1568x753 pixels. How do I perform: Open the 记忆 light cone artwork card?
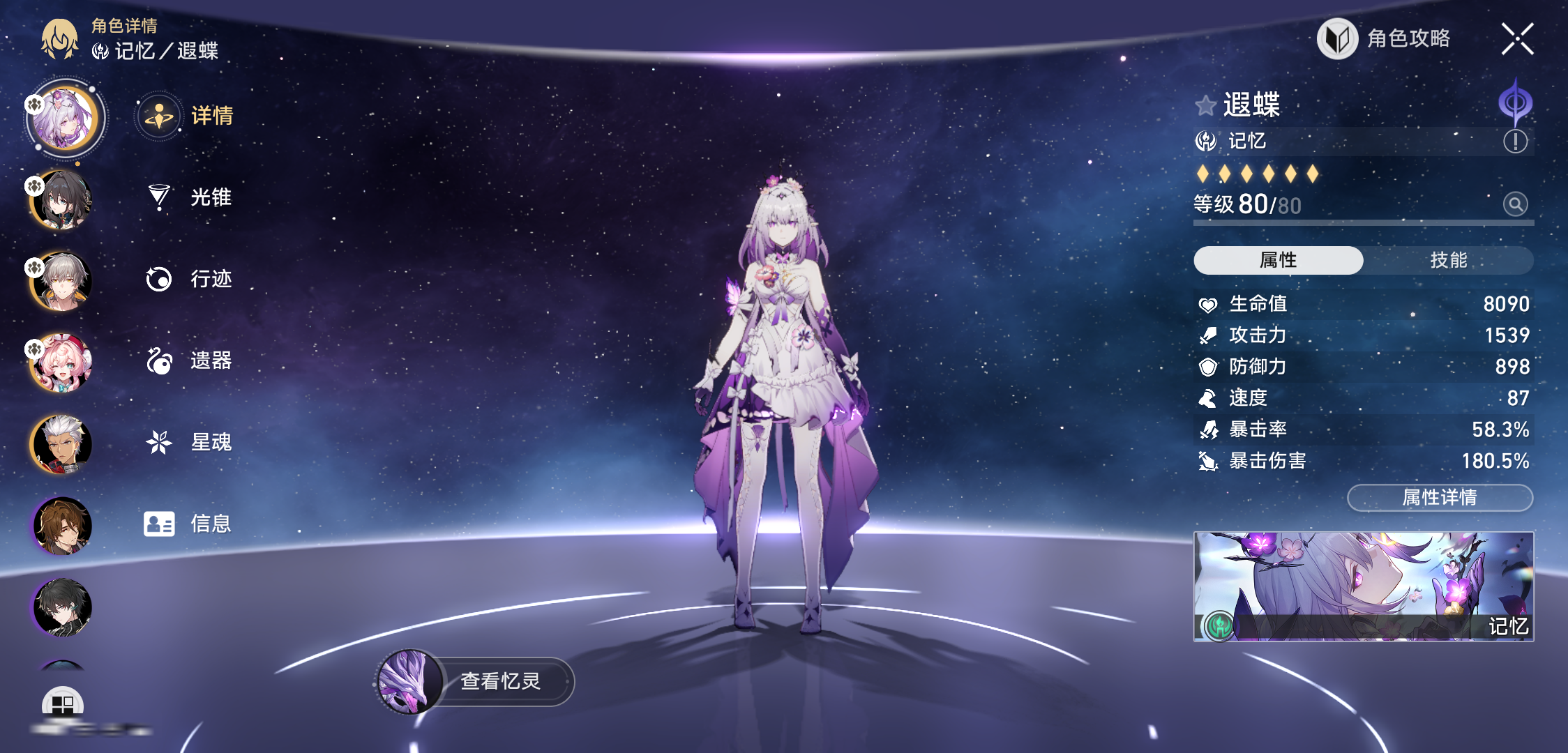[x=1364, y=586]
